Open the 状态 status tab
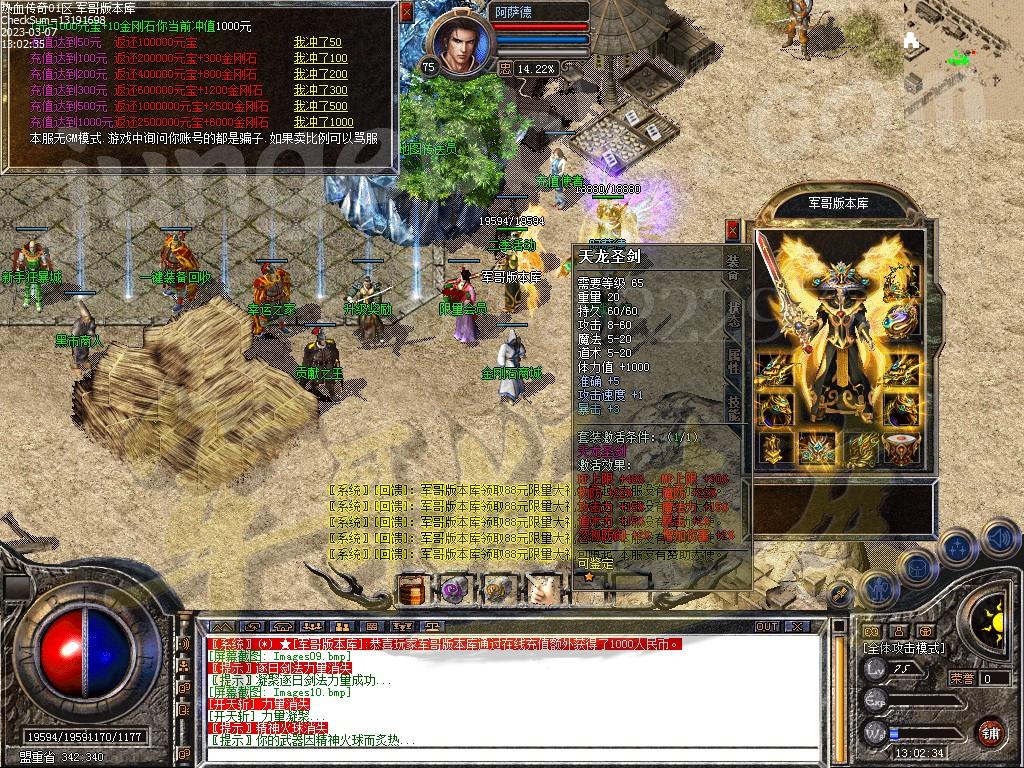This screenshot has width=1024, height=768. 733,313
